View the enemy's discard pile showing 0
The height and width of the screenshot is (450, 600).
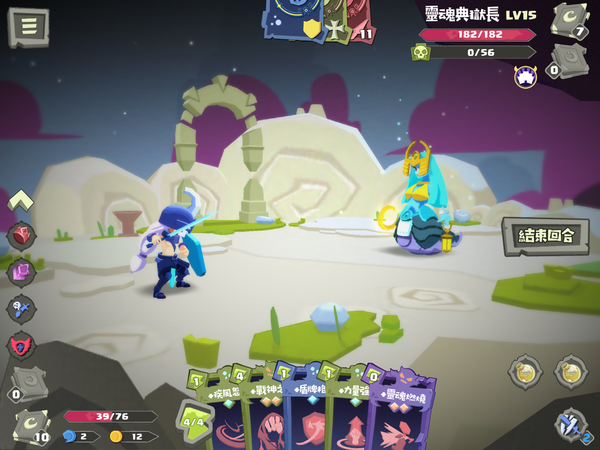568,60
